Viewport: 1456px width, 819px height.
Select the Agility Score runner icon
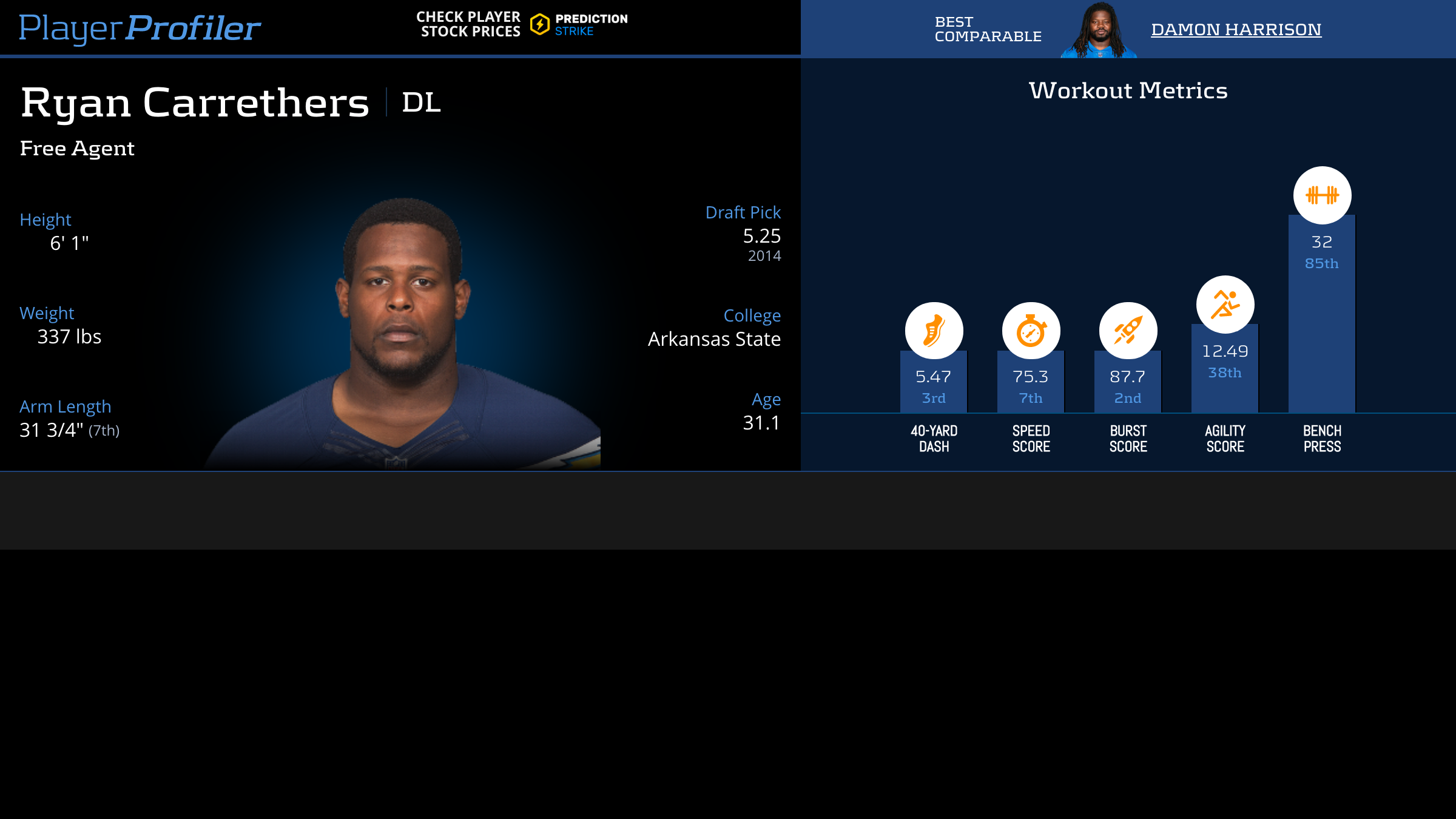(1225, 304)
